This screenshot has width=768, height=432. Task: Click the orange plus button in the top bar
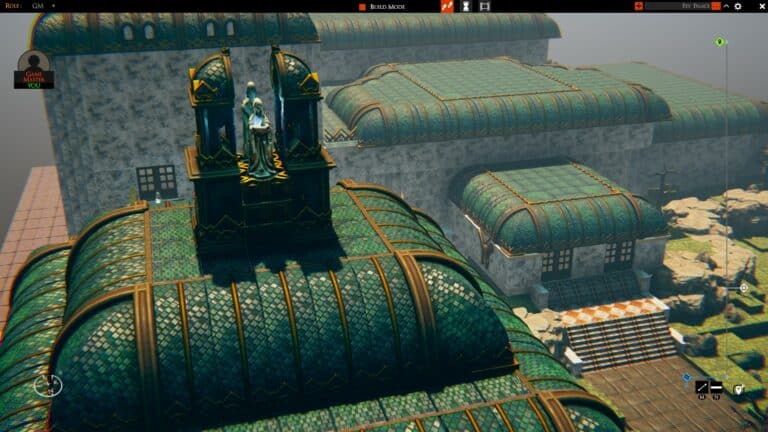tap(638, 6)
